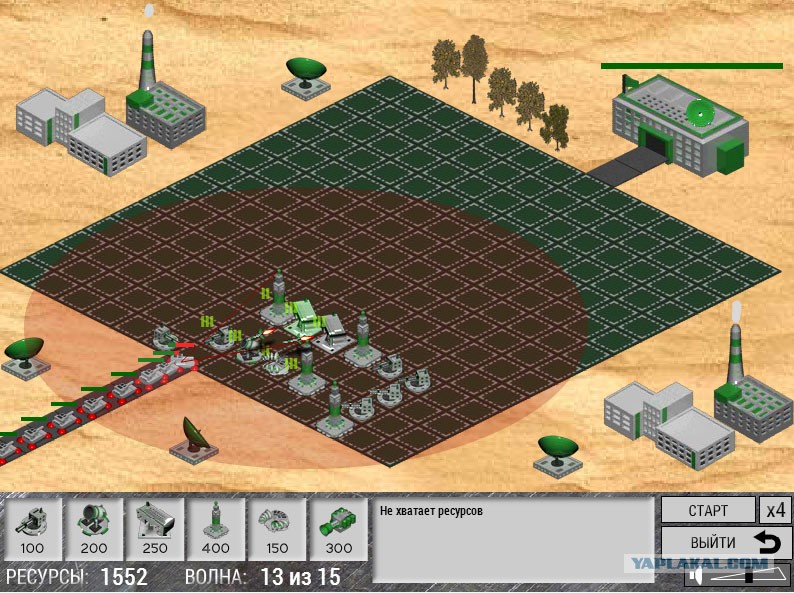Select the 100-cost gun turret

coord(33,529)
